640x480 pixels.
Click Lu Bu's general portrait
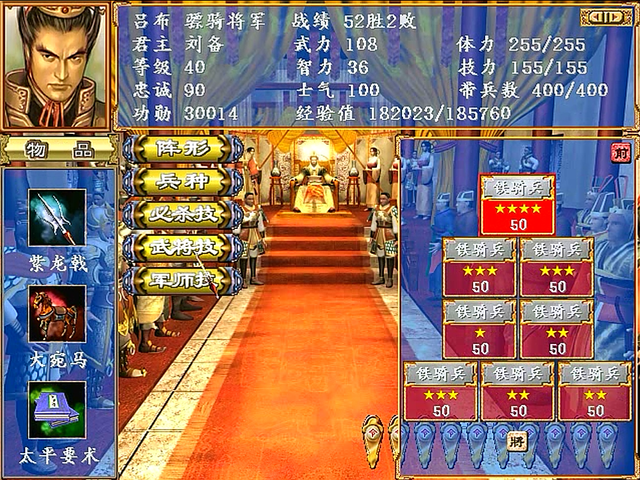[x=56, y=65]
